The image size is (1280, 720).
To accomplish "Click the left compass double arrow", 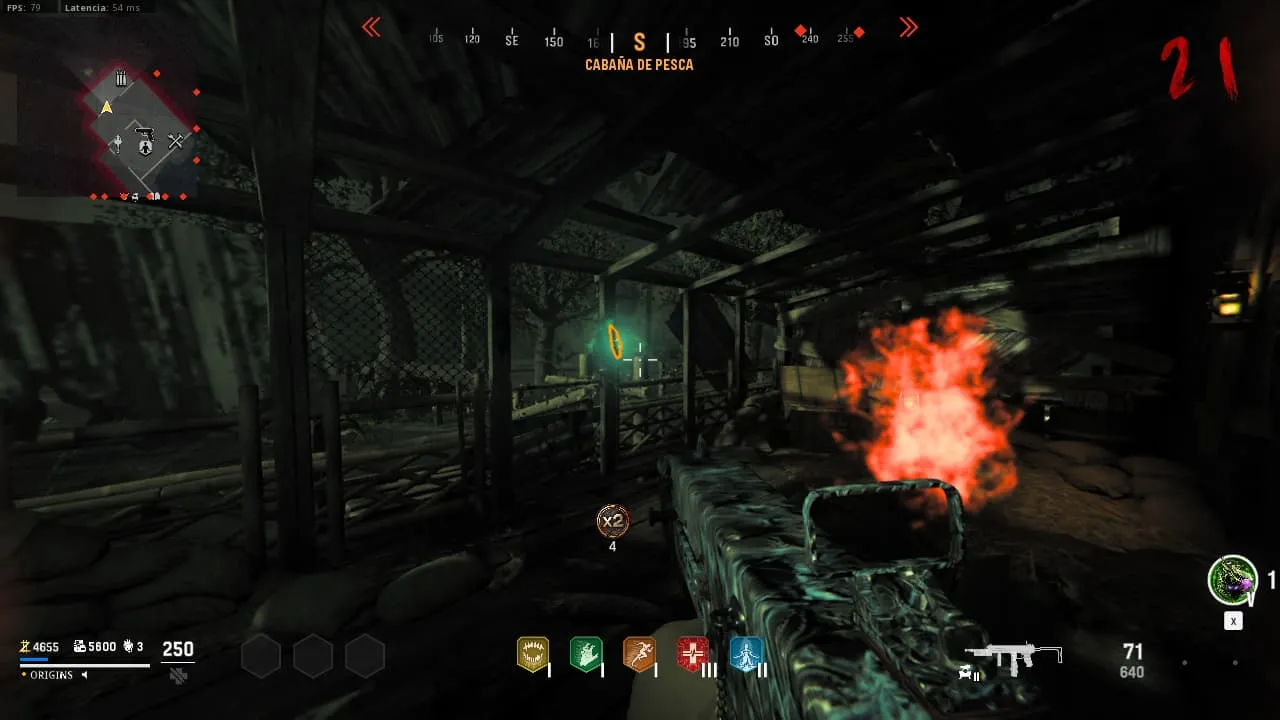I will coord(371,28).
